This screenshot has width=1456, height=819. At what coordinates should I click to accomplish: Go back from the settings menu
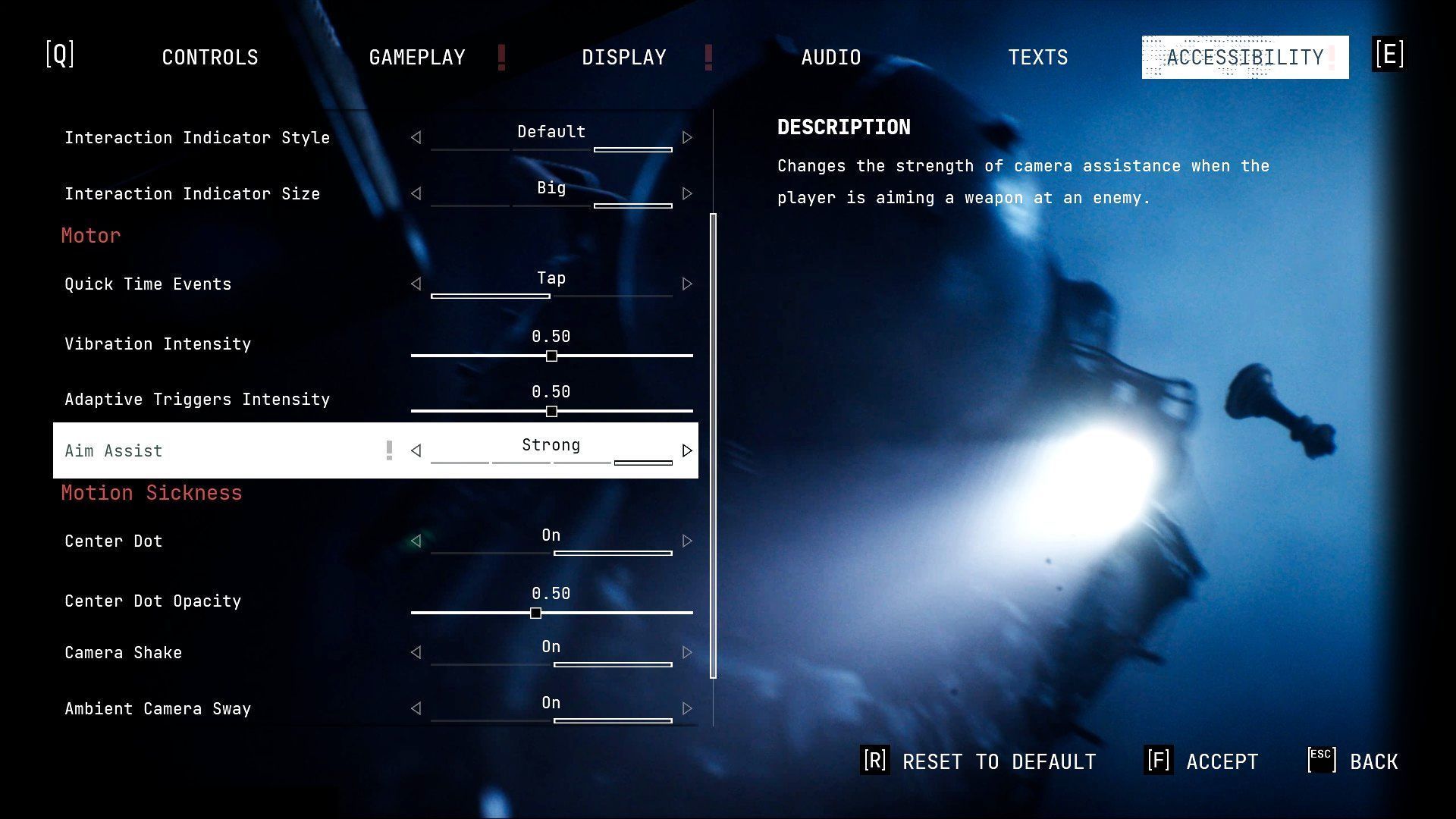tap(1354, 761)
